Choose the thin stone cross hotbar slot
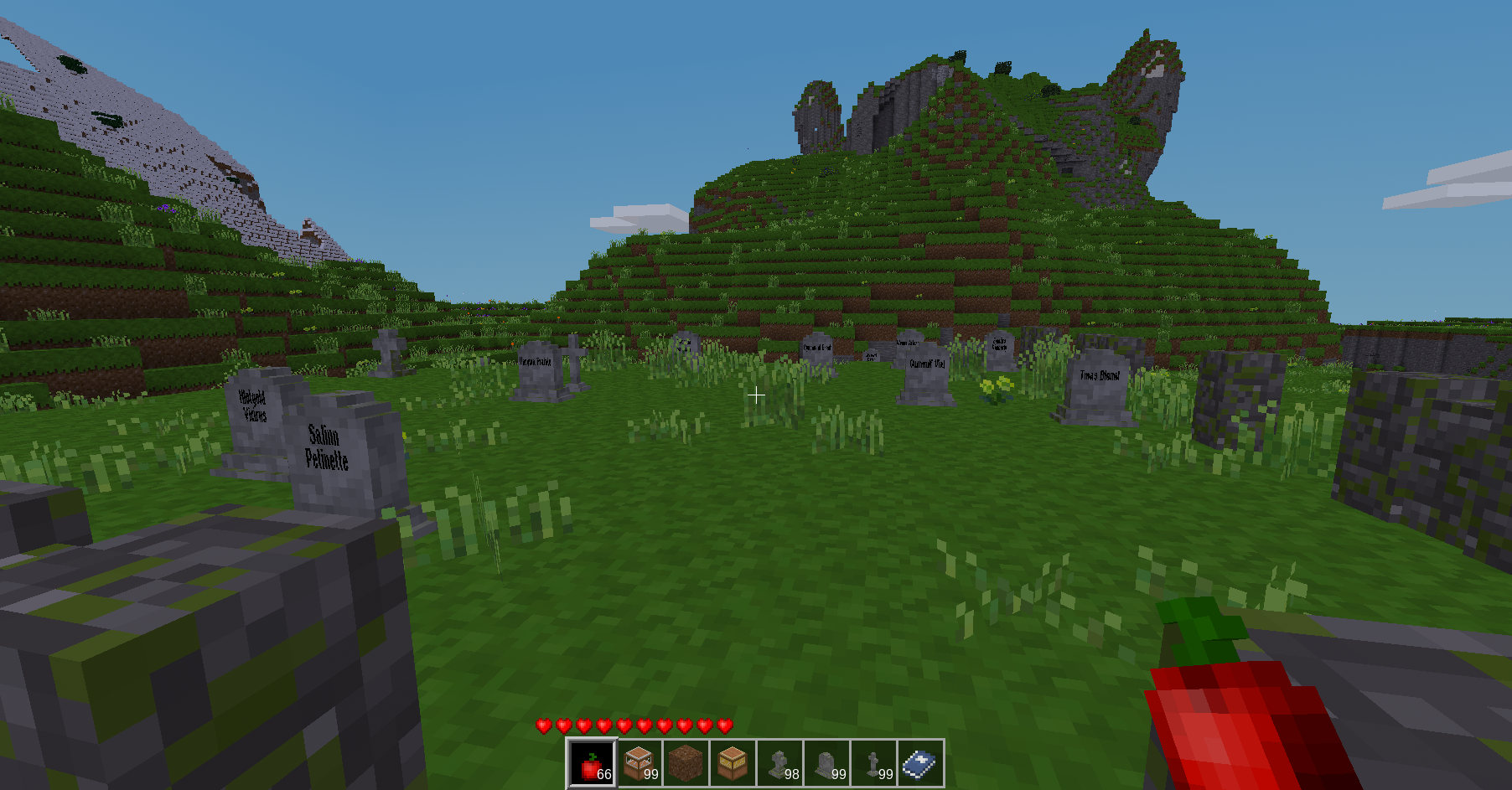This screenshot has height=790, width=1512. 874,763
